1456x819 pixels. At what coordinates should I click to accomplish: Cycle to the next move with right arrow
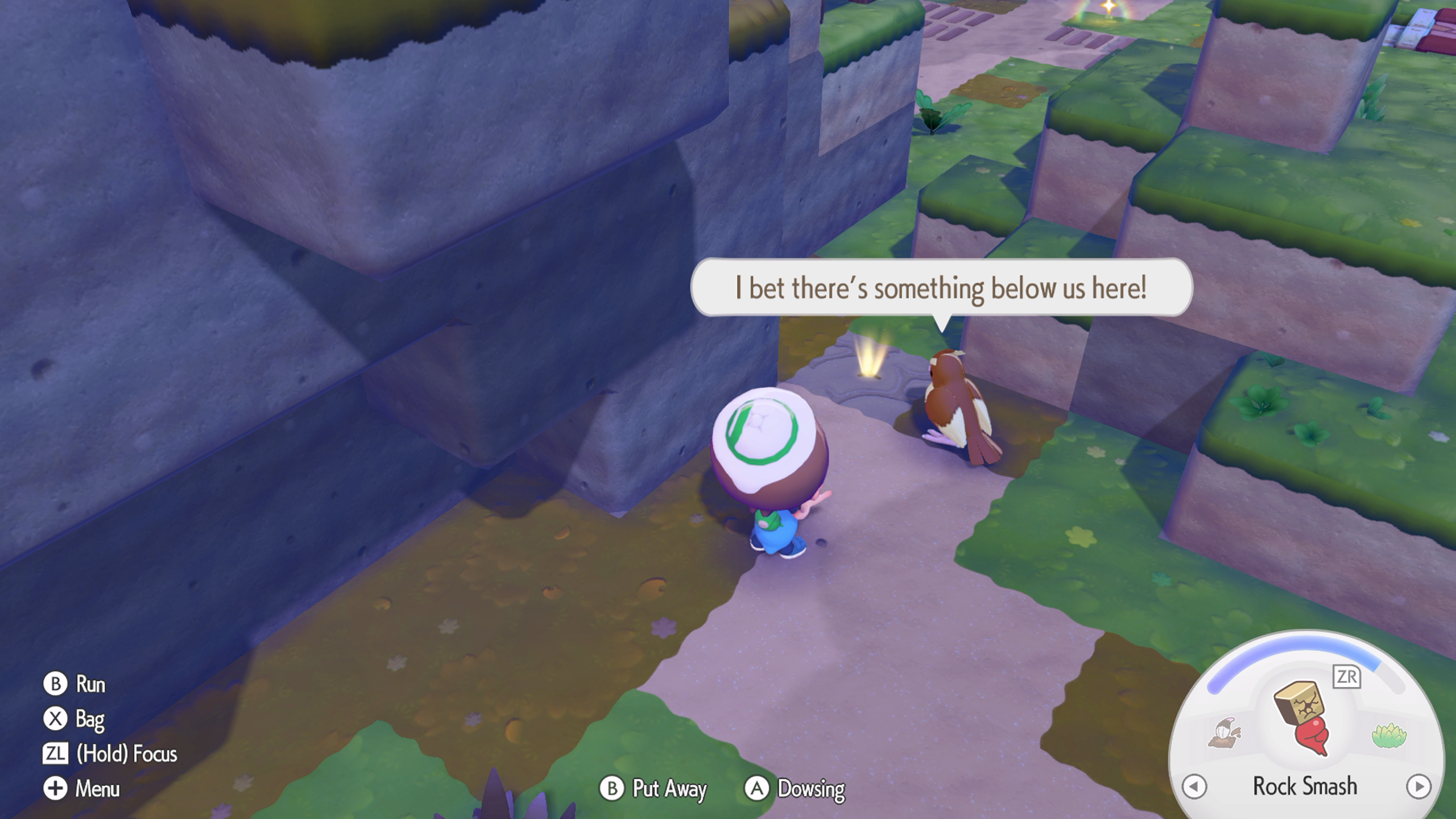(1418, 787)
